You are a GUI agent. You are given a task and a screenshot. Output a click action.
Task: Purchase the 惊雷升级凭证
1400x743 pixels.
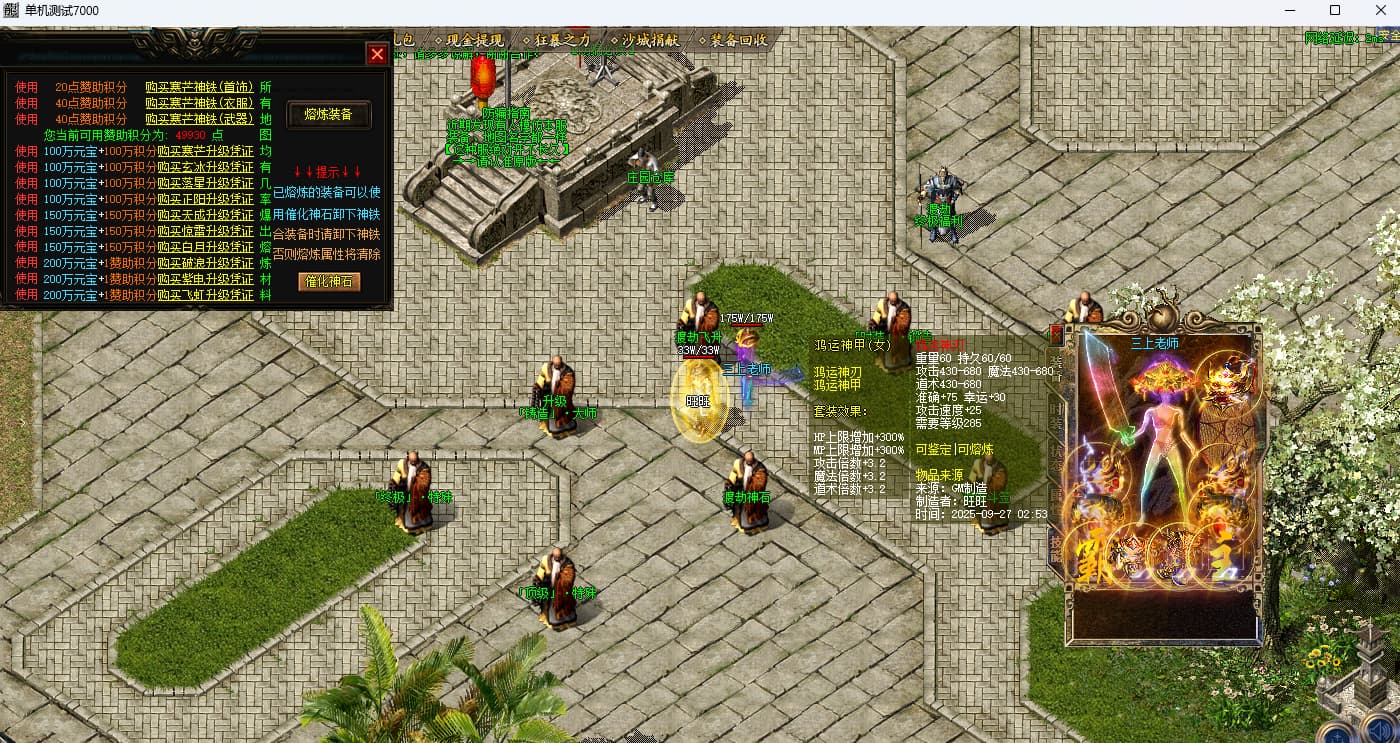[205, 231]
